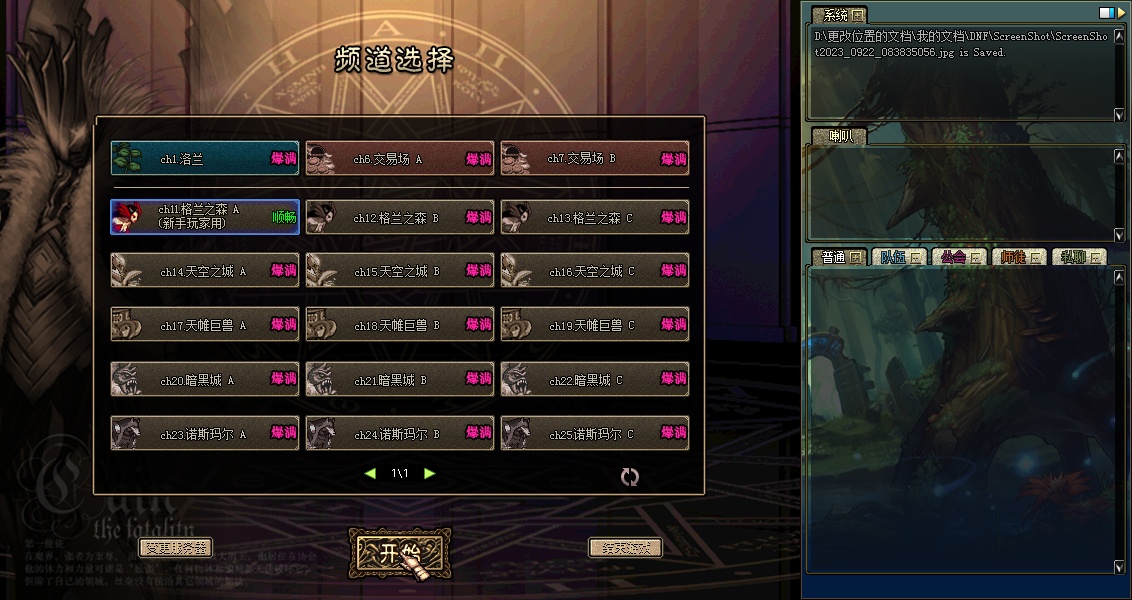Screen dimensions: 1132x600
Task: Choose channel ch13 格兰之森 C
Action: pyautogui.click(x=594, y=217)
